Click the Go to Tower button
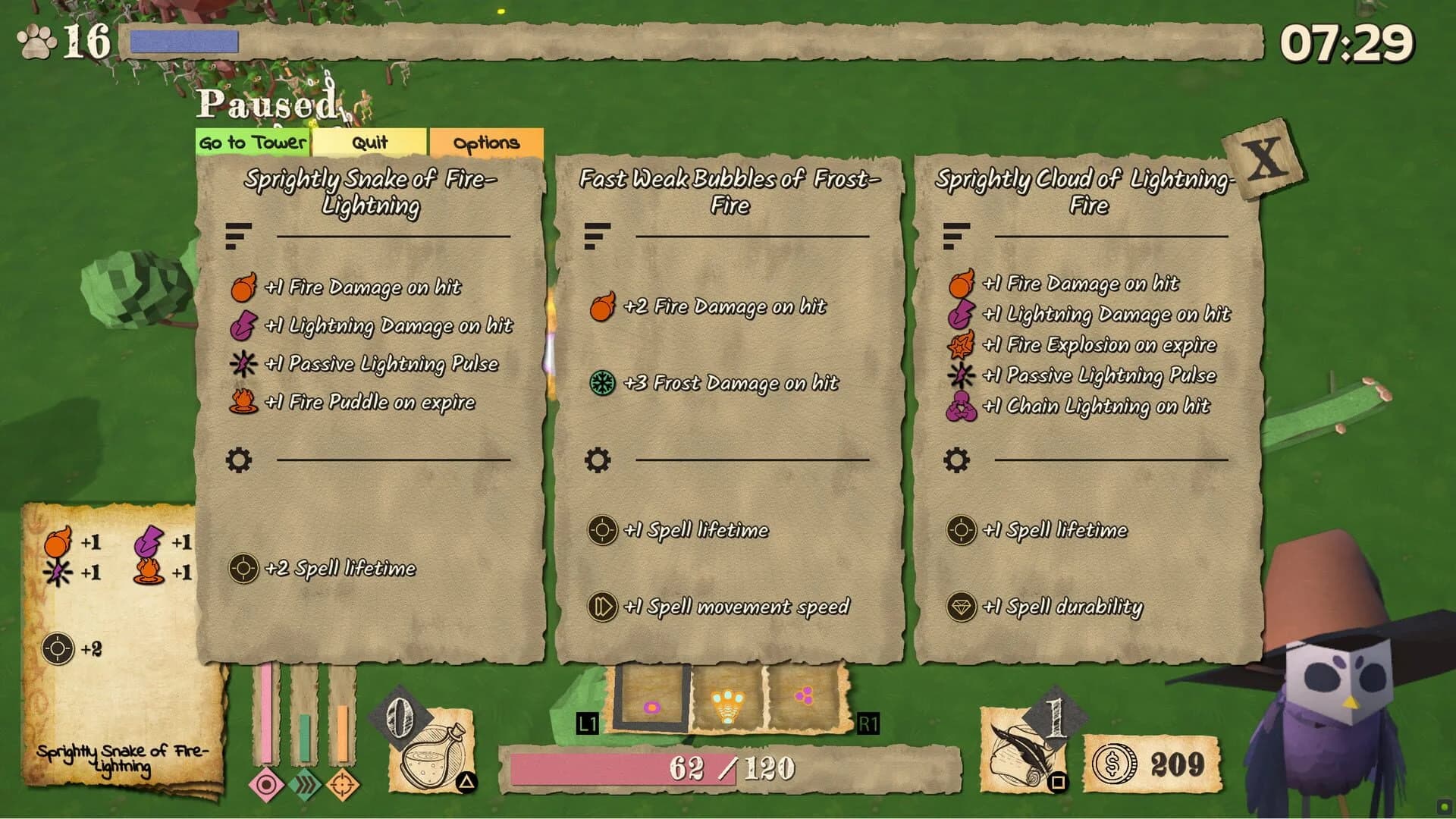This screenshot has height=819, width=1456. [x=251, y=143]
